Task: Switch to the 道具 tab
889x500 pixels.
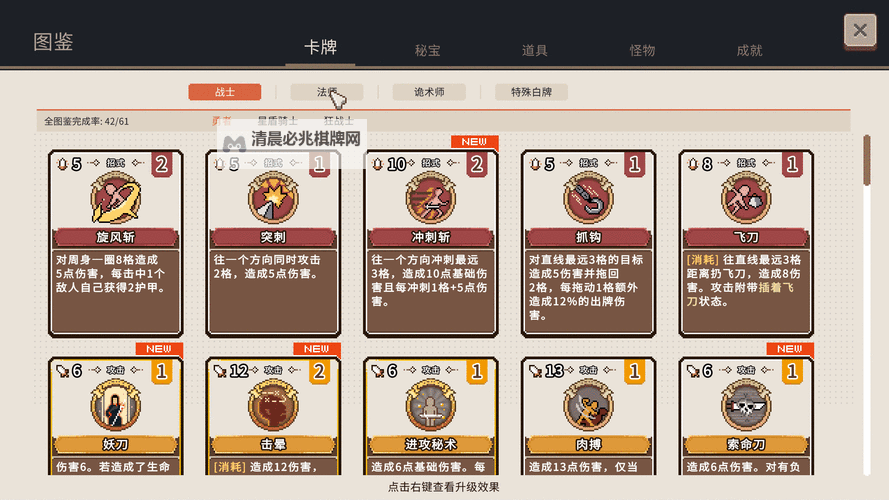Action: click(535, 51)
